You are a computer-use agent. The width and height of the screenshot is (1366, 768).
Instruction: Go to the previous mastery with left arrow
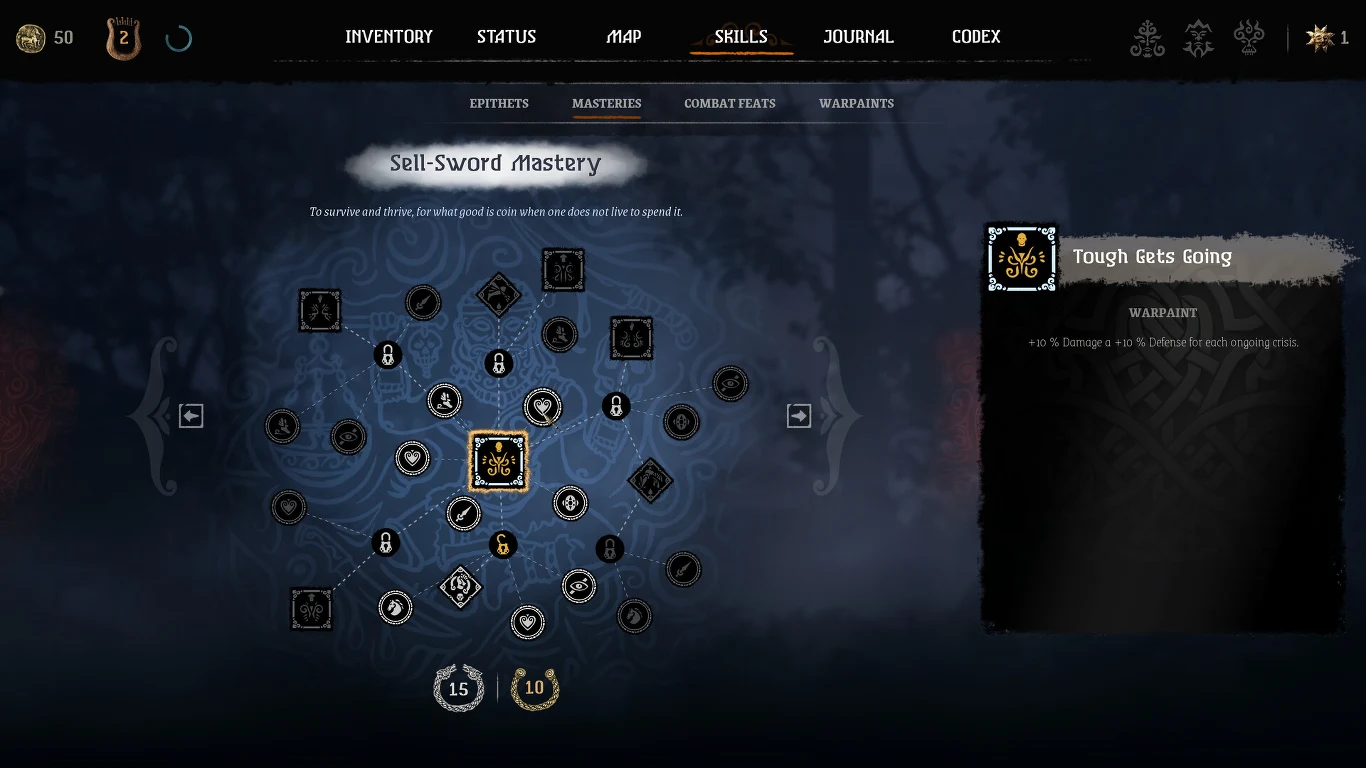pos(191,416)
